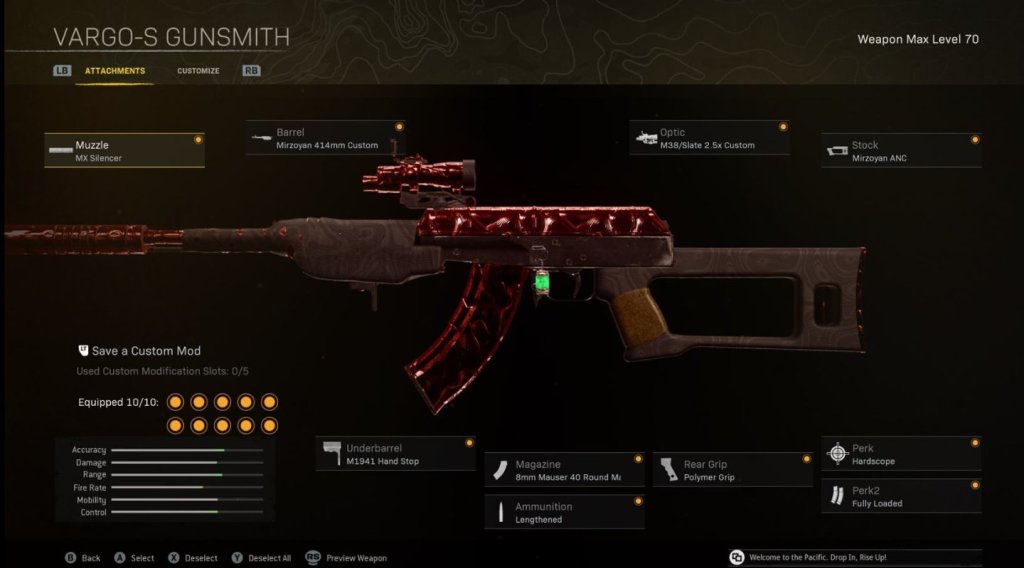Open the Rear Grip Polymer Grip slot
The width and height of the screenshot is (1024, 568).
732,470
